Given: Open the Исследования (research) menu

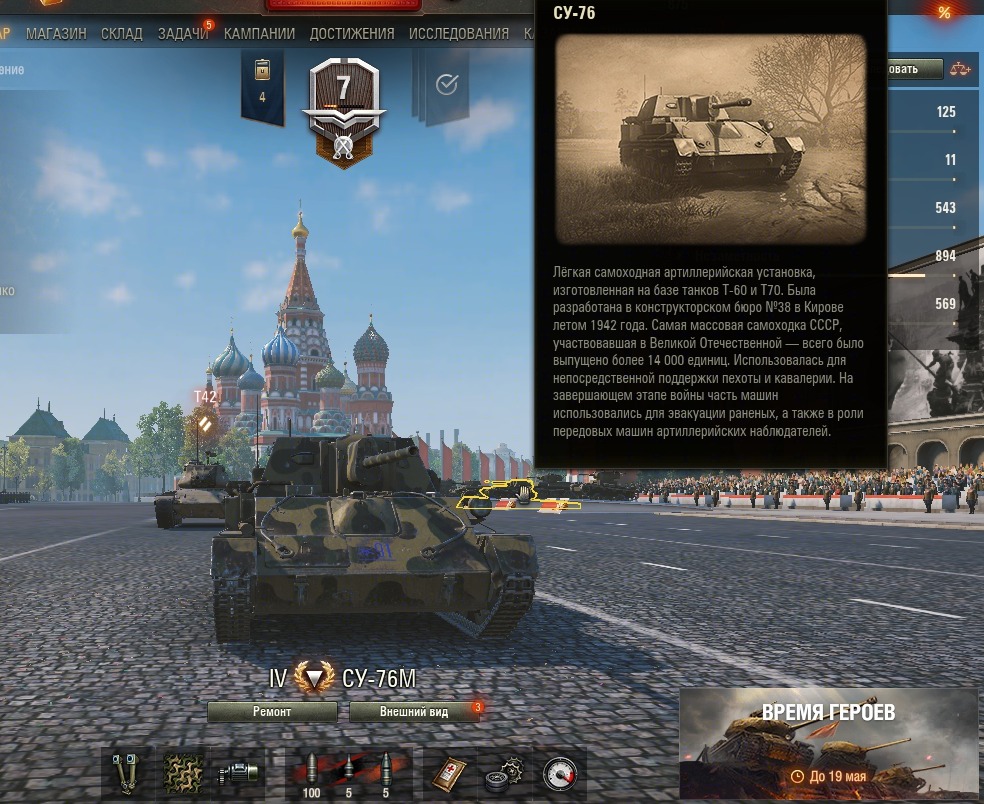Looking at the screenshot, I should point(459,33).
